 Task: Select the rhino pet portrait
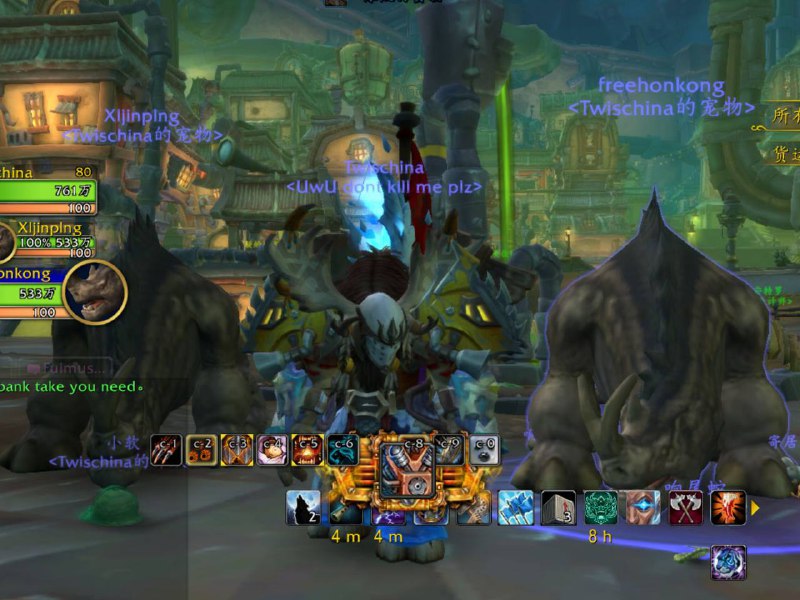coord(94,291)
